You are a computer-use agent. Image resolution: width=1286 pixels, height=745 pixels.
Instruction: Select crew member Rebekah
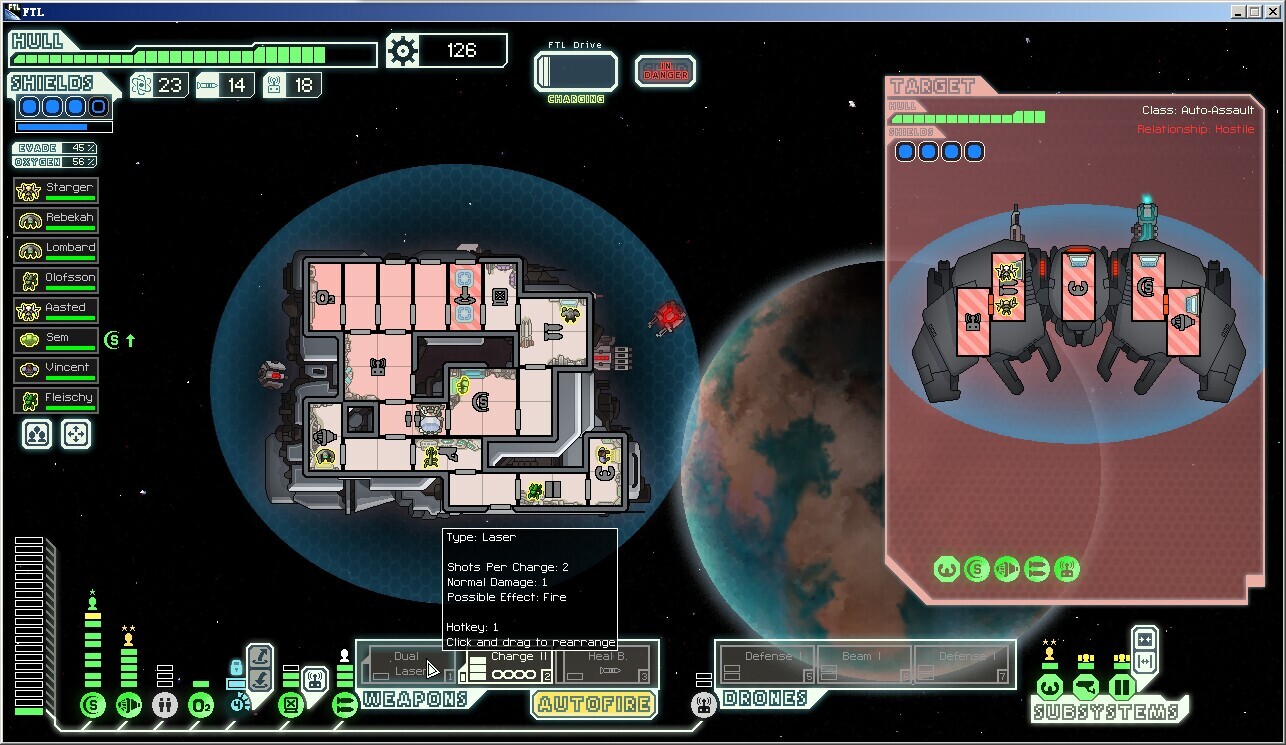[57, 219]
